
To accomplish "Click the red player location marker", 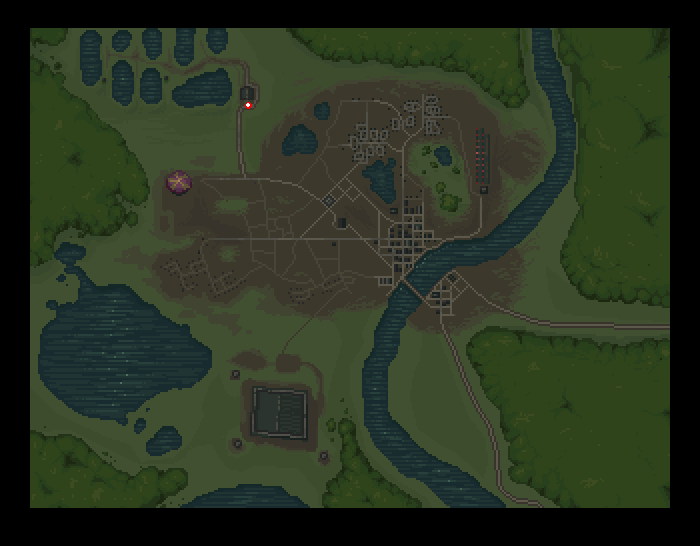I will point(249,105).
